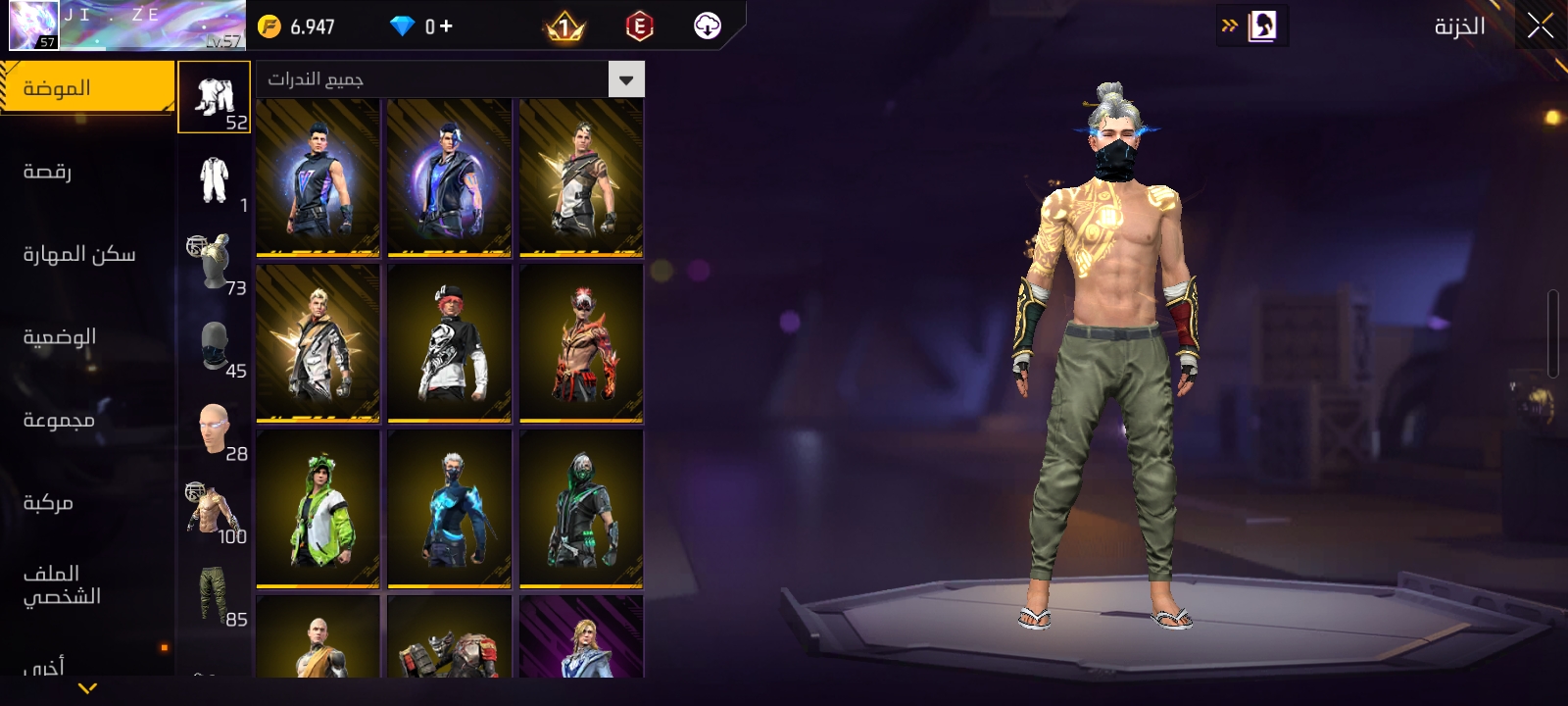Open the الملف الشخصي profile tab
The width and height of the screenshot is (1568, 706).
point(62,585)
